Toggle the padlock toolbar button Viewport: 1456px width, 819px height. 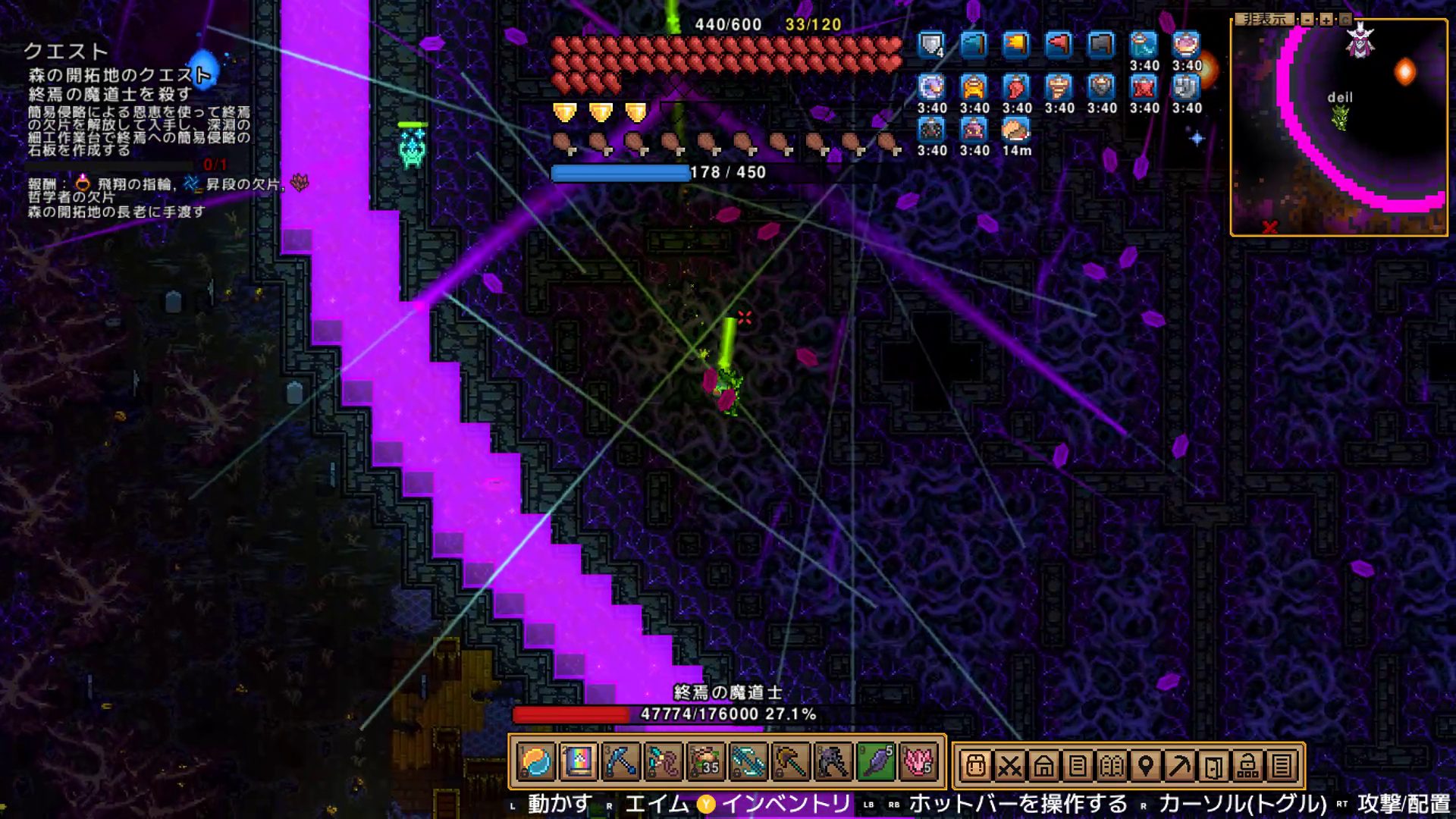[x=1247, y=766]
